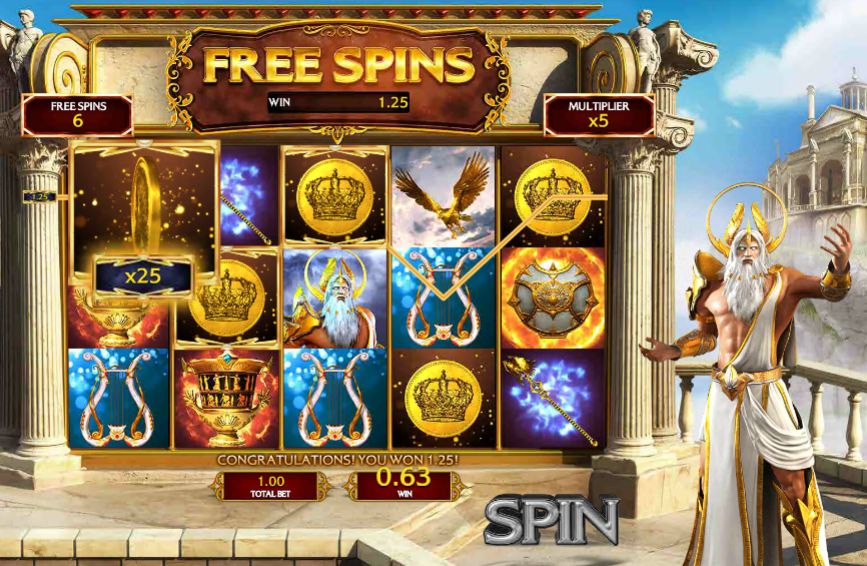This screenshot has height=566, width=867.
Task: Hit the SPIN button
Action: [552, 521]
